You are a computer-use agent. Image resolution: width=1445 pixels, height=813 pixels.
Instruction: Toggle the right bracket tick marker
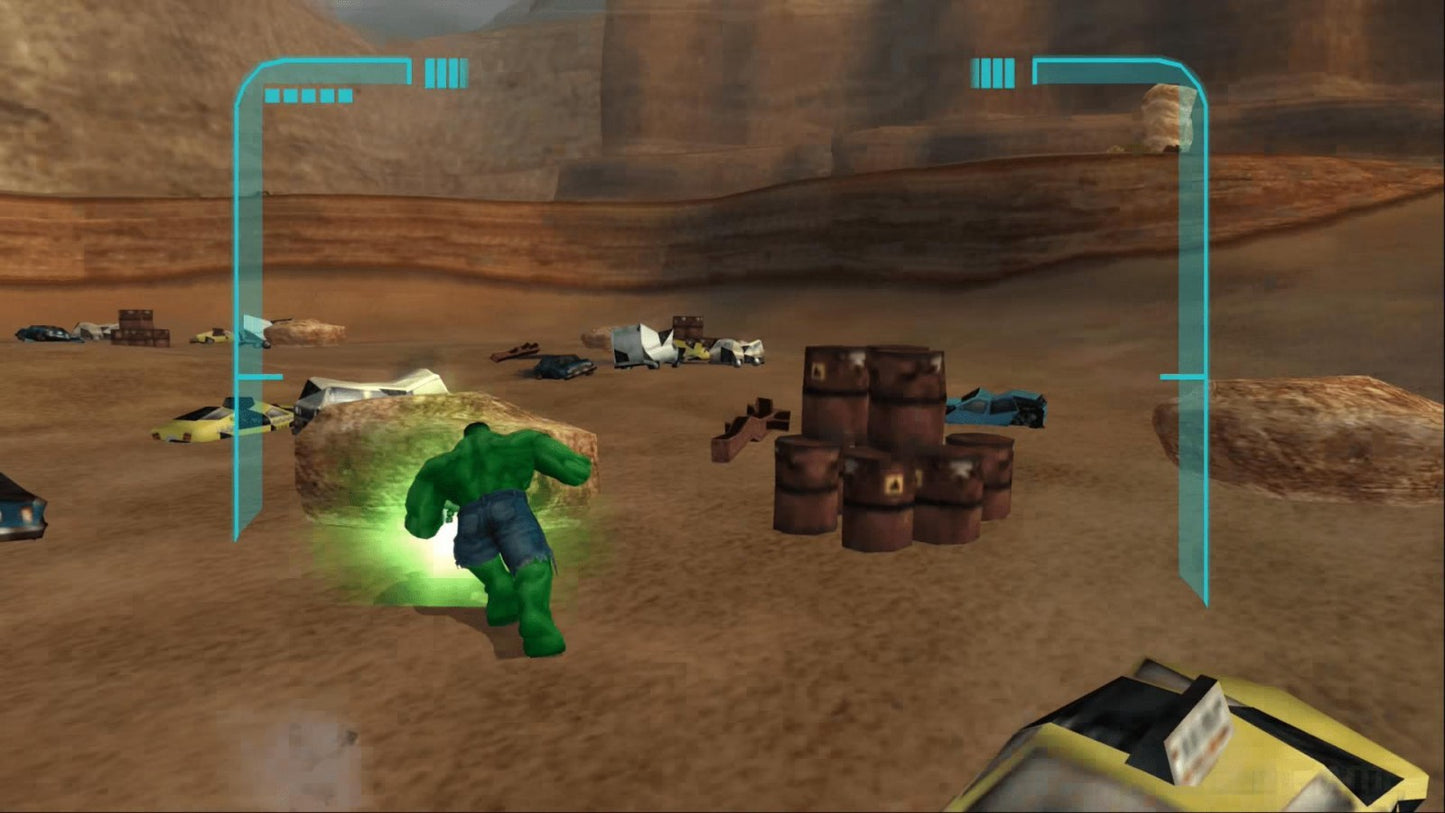coord(1180,379)
